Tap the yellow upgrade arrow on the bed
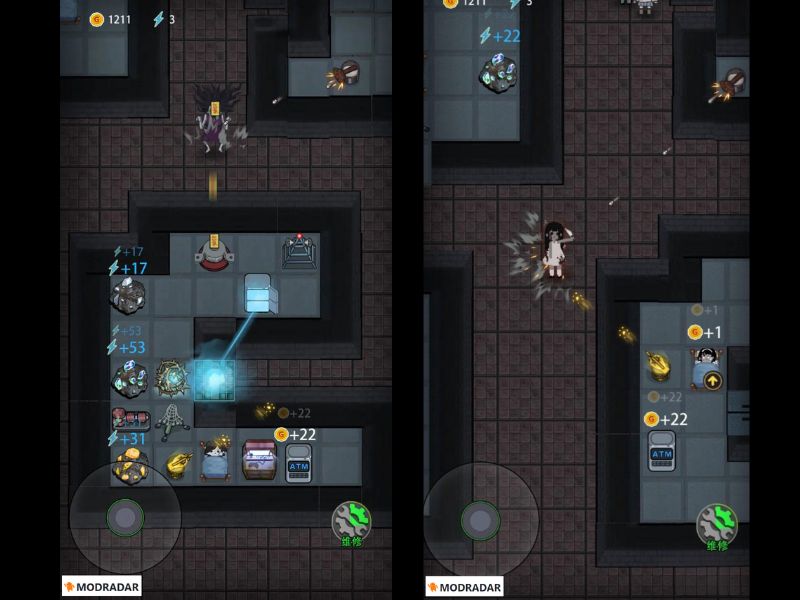Viewport: 800px width, 600px height. (x=711, y=380)
